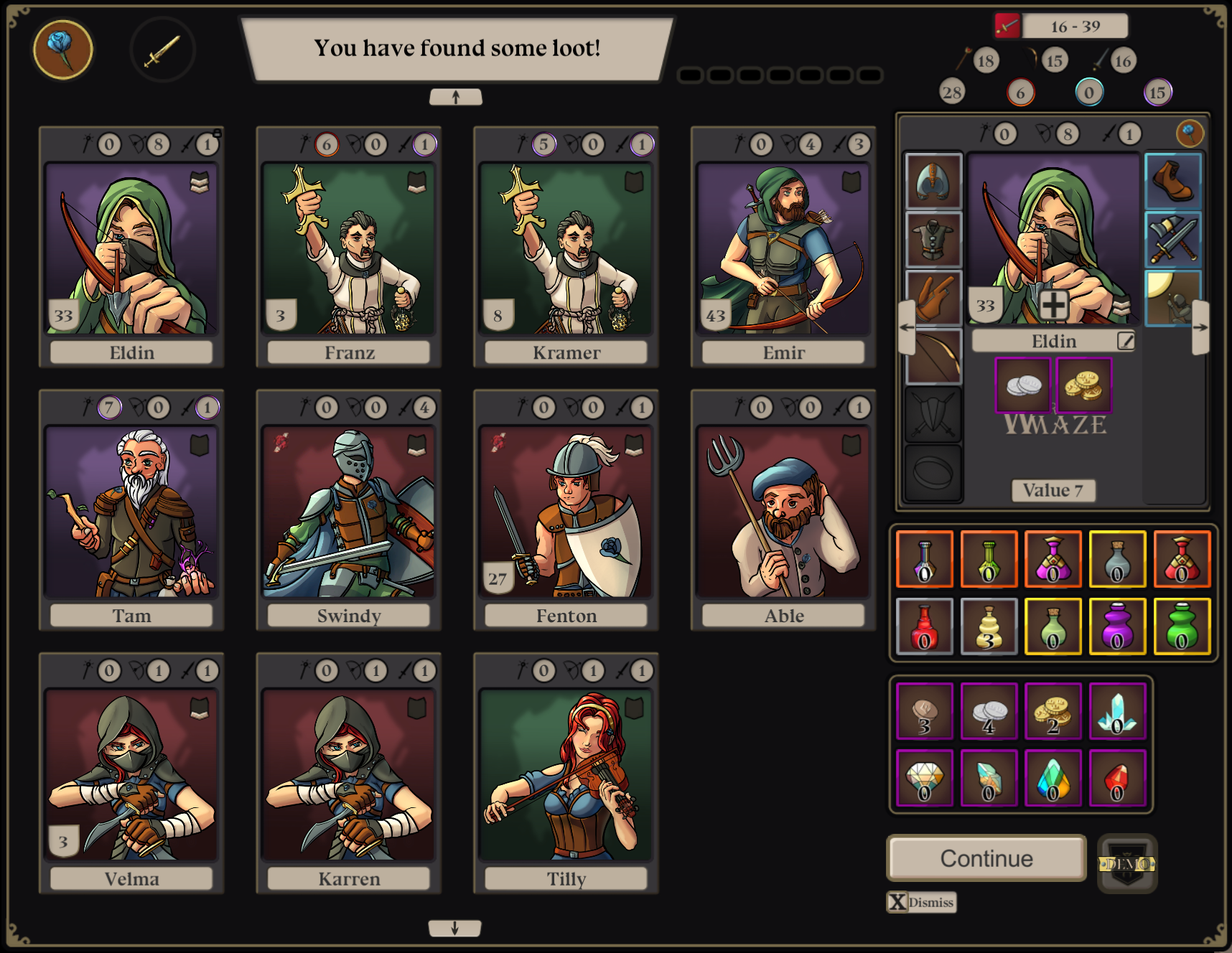
Task: Dismiss the loot screen
Action: coord(922,902)
